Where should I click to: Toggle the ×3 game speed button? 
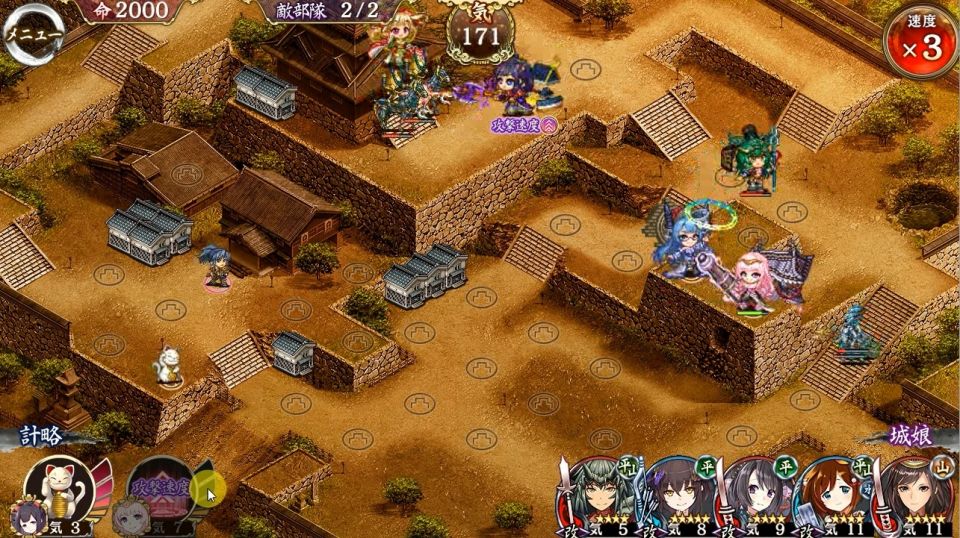[x=920, y=40]
